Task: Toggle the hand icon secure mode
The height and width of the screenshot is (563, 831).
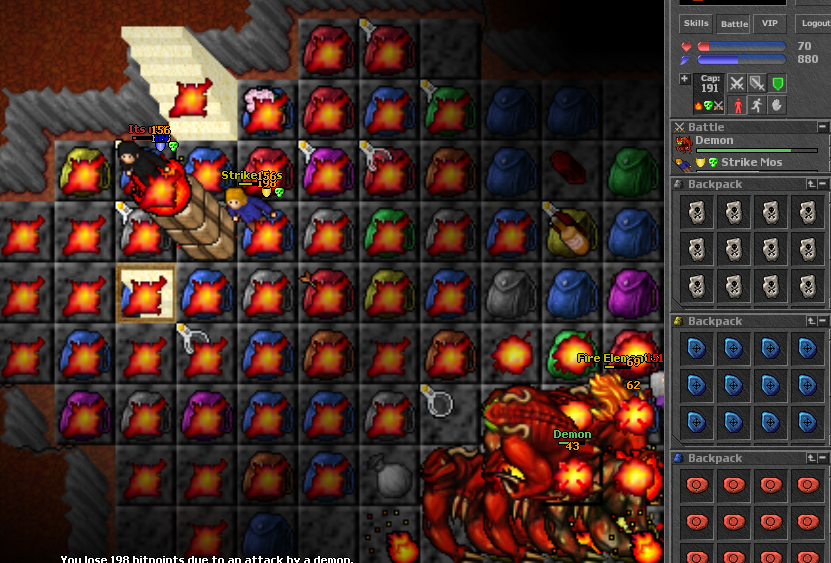Action: click(777, 105)
